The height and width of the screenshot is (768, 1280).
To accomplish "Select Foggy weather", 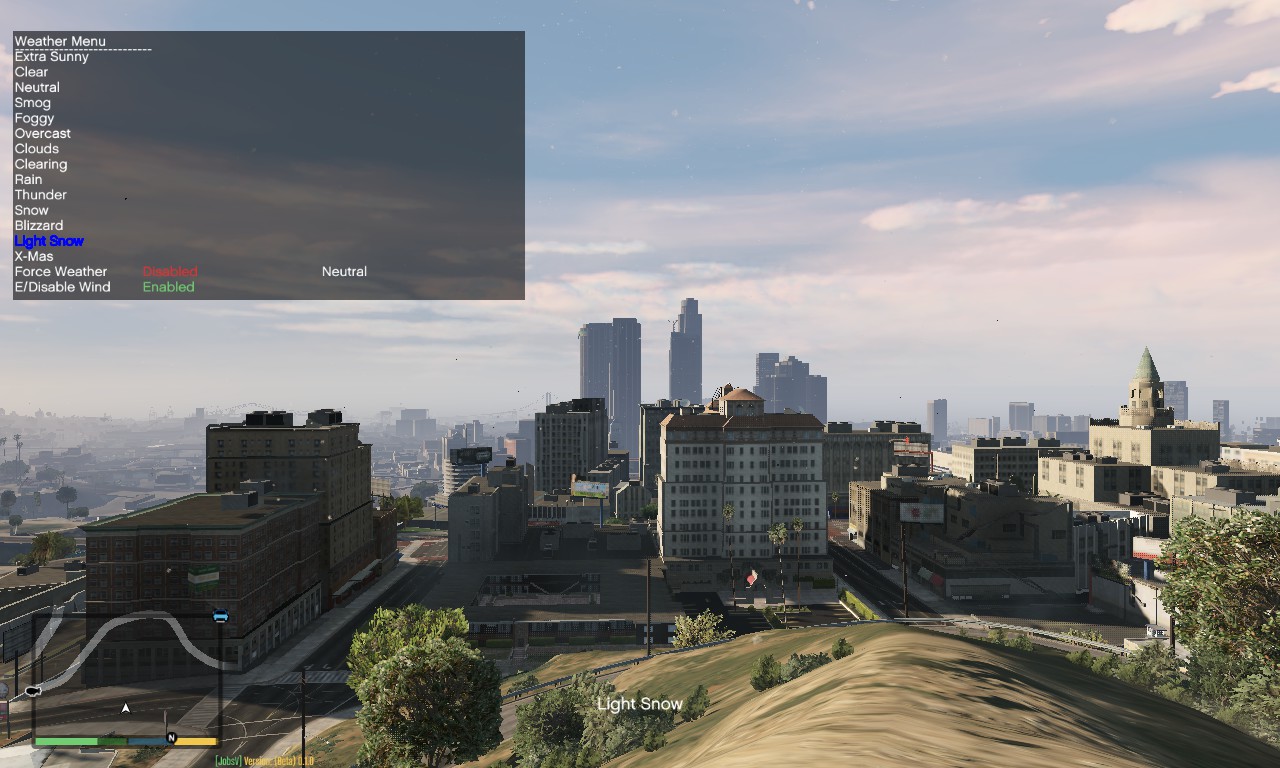I will pos(35,118).
